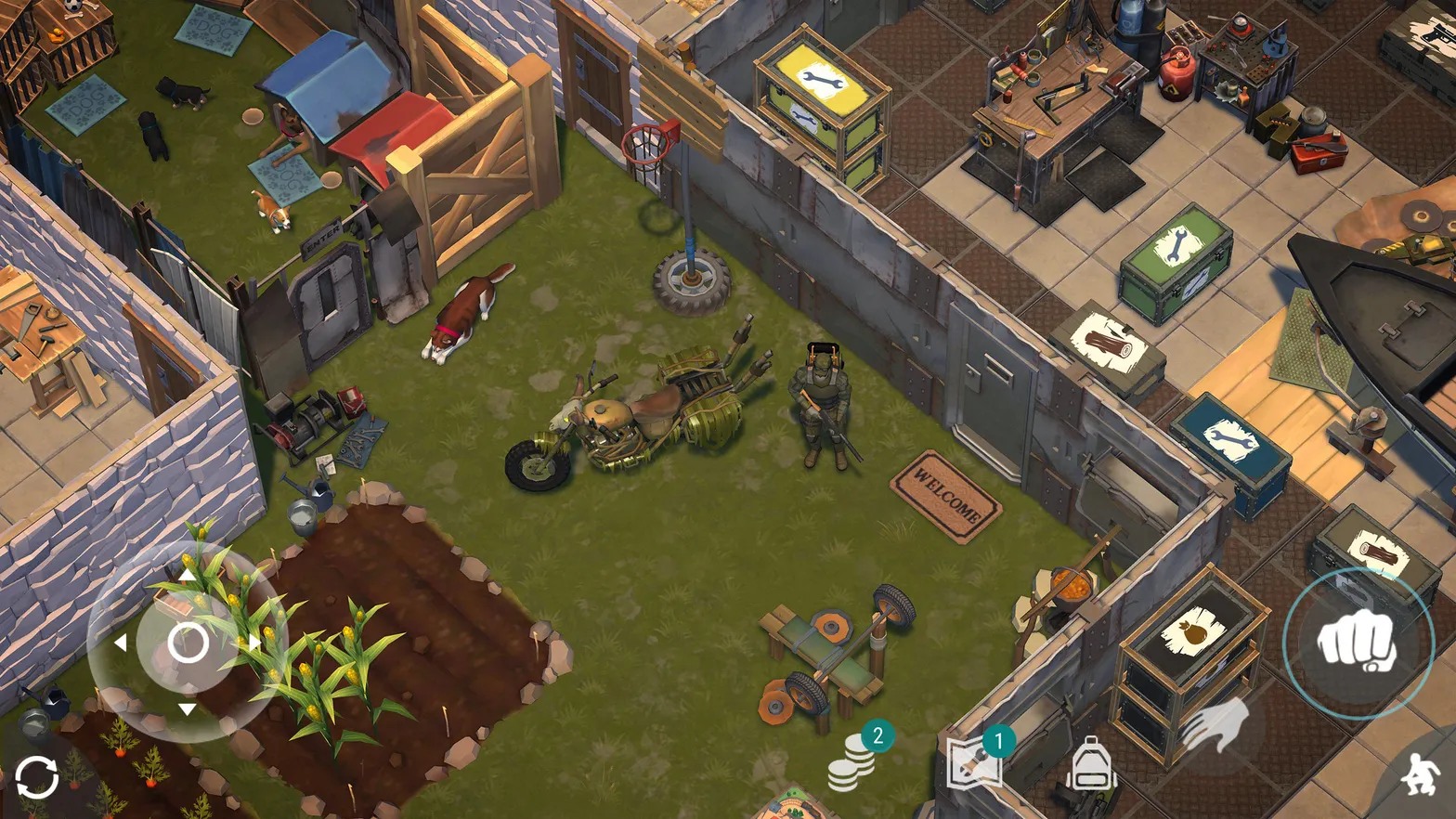
Task: Select the green wrench chest
Action: [1176, 257]
